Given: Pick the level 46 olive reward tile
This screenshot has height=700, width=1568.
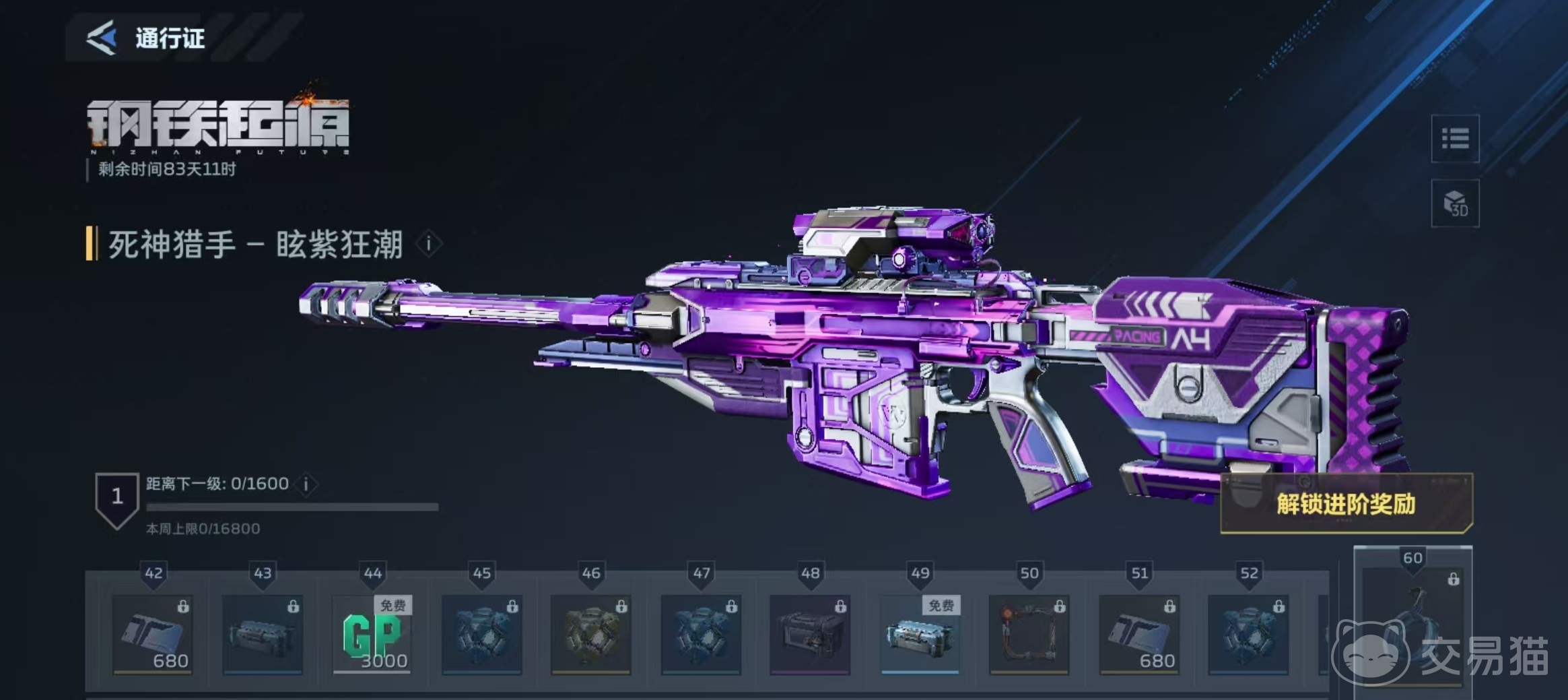Looking at the screenshot, I should (x=591, y=634).
